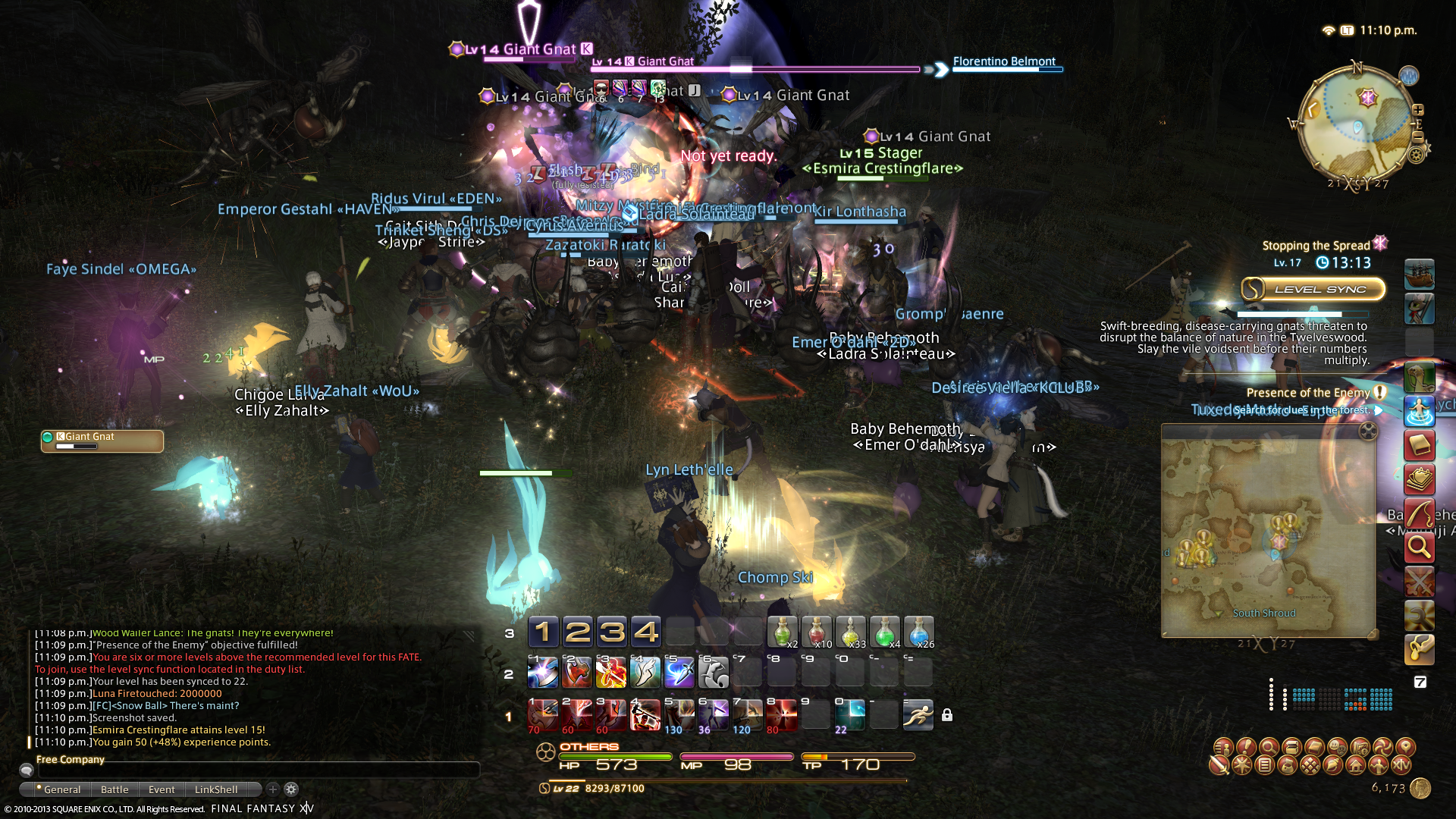Open the magnifying glass icon in side hotbar

[1419, 547]
